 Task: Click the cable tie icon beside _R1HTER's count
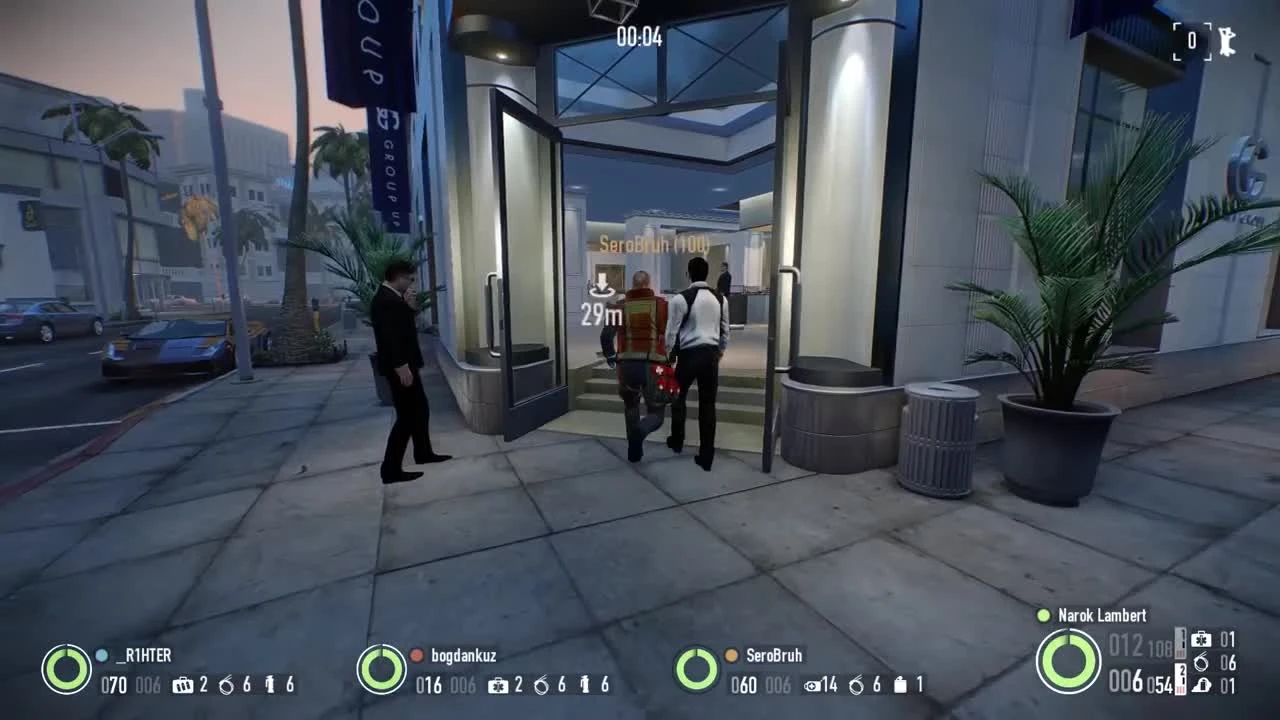pos(226,684)
